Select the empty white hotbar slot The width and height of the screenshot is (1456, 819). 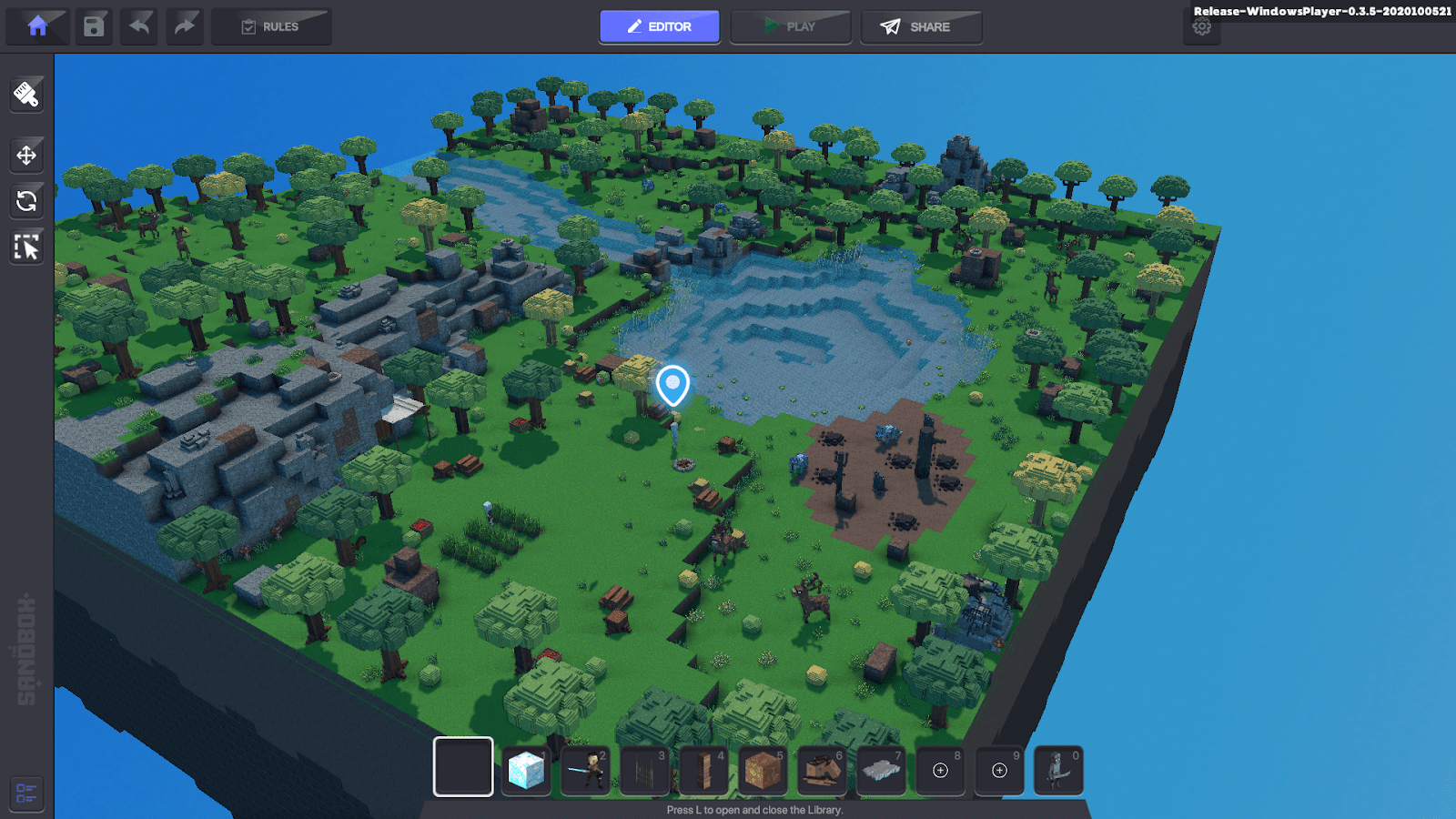[462, 769]
